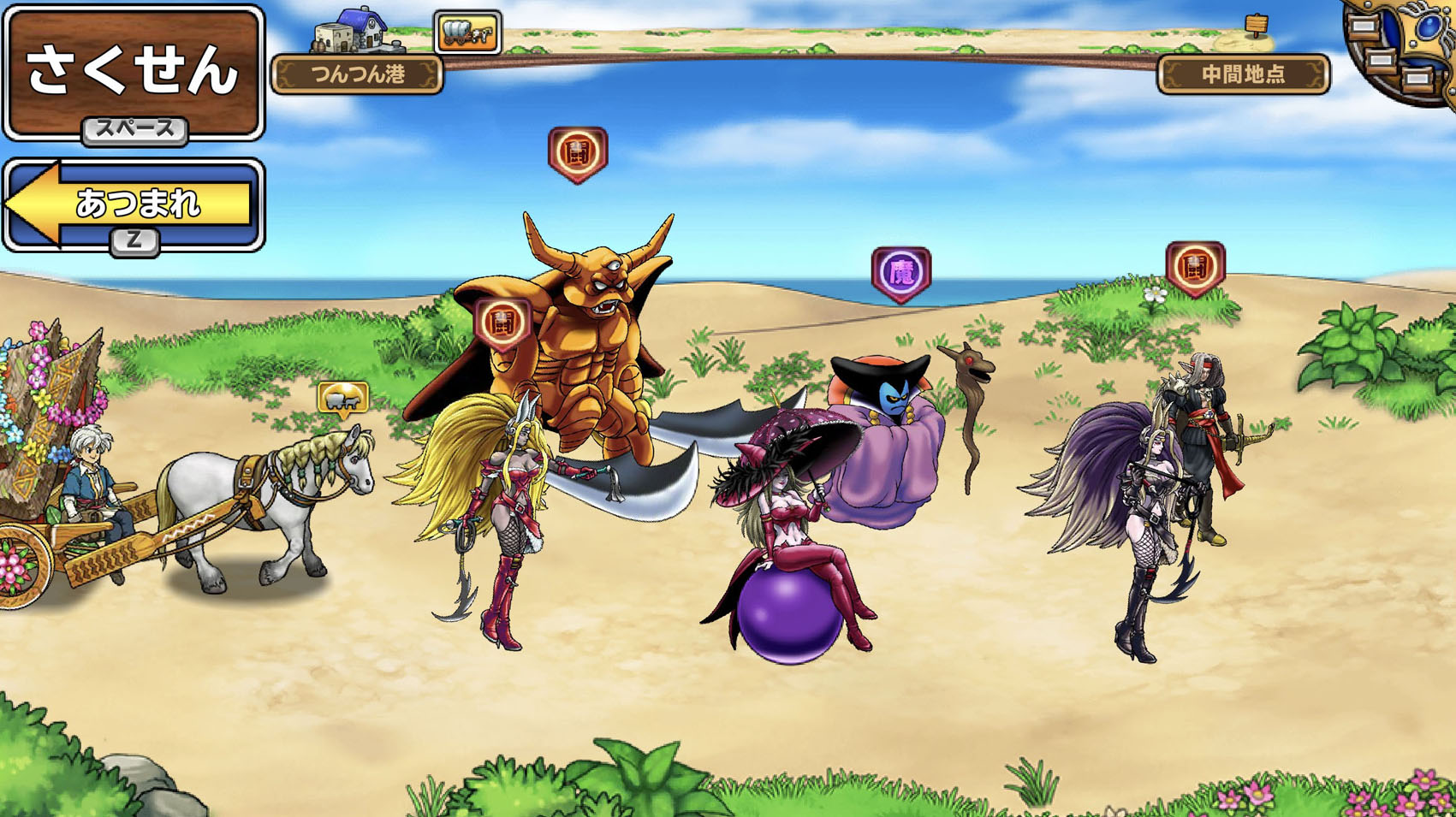1456x817 pixels.
Task: Click the wagon progress marker on the route bar
Action: (x=467, y=33)
